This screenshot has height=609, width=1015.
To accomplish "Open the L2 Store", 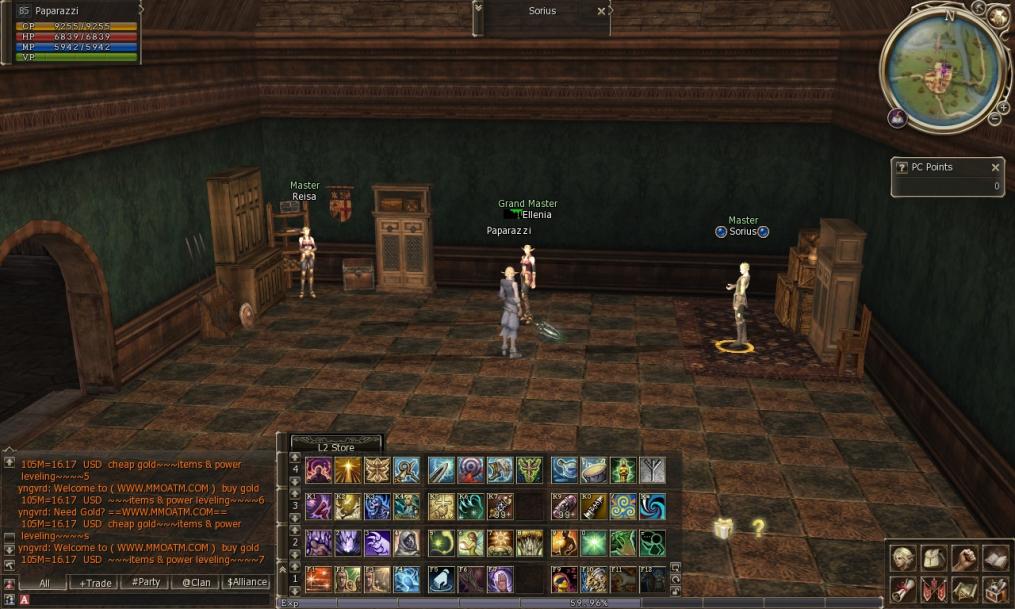I will click(335, 447).
